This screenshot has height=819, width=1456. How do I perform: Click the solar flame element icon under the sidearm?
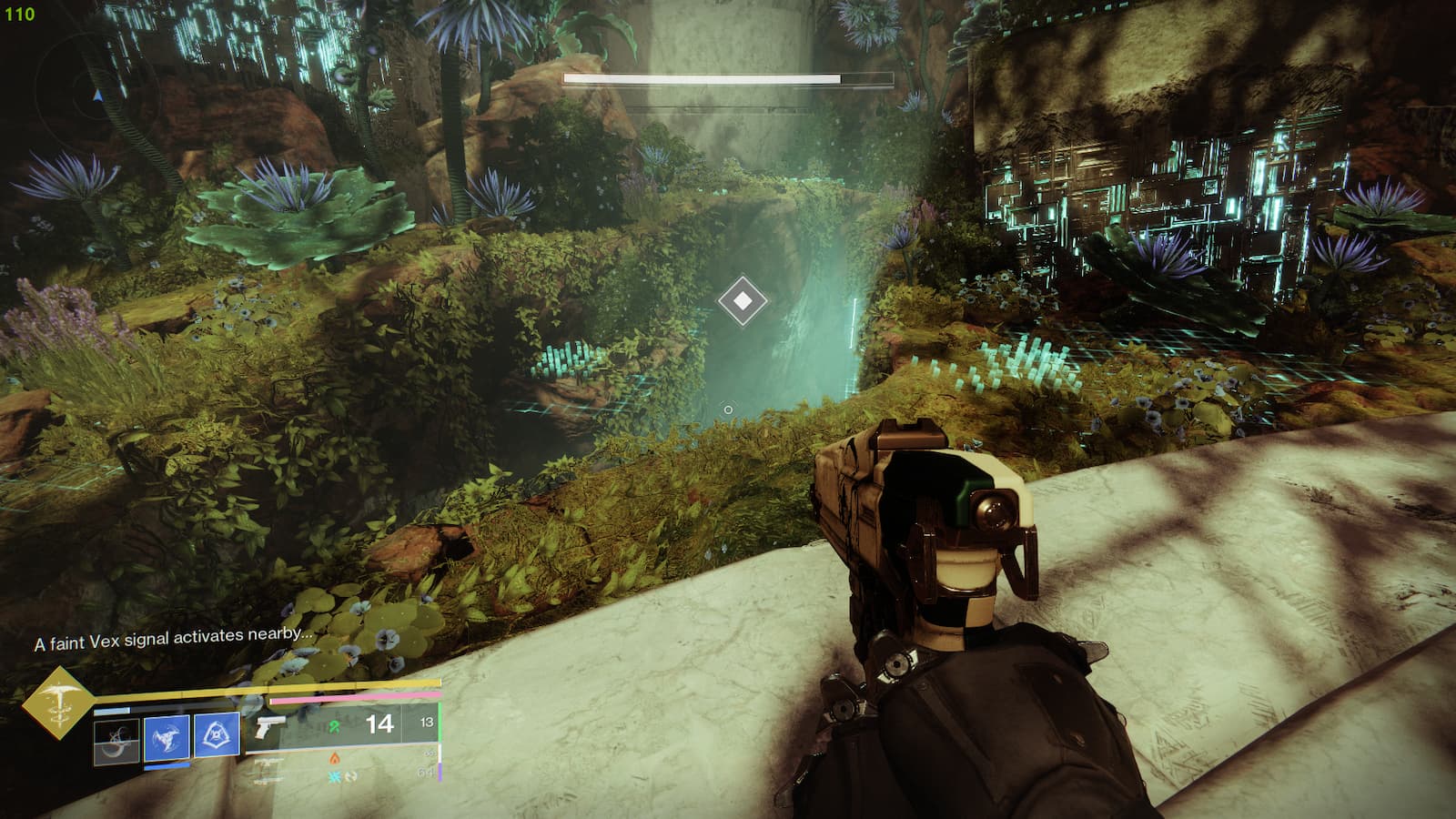(x=334, y=757)
